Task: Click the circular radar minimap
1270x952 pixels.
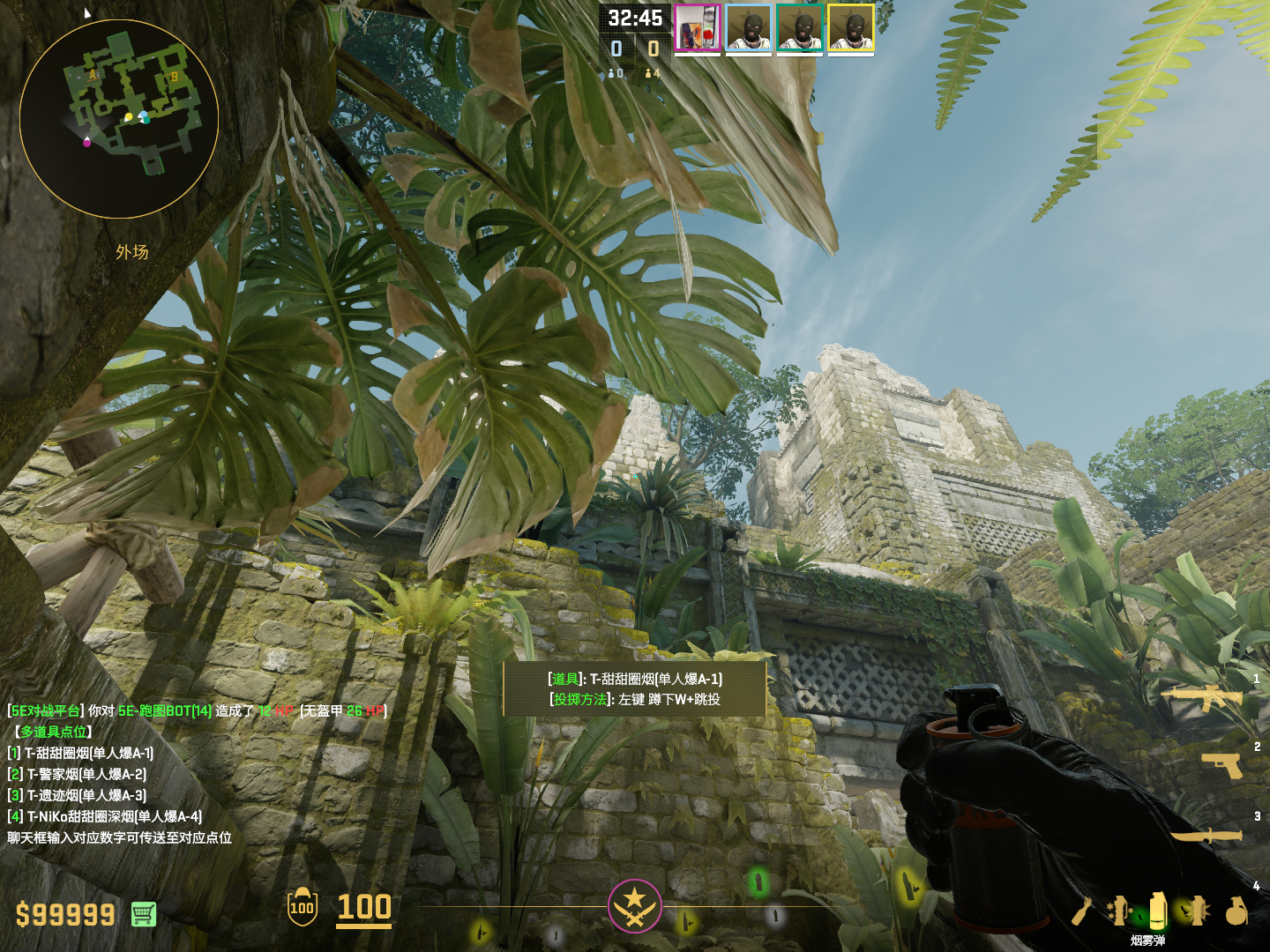Action: [119, 119]
